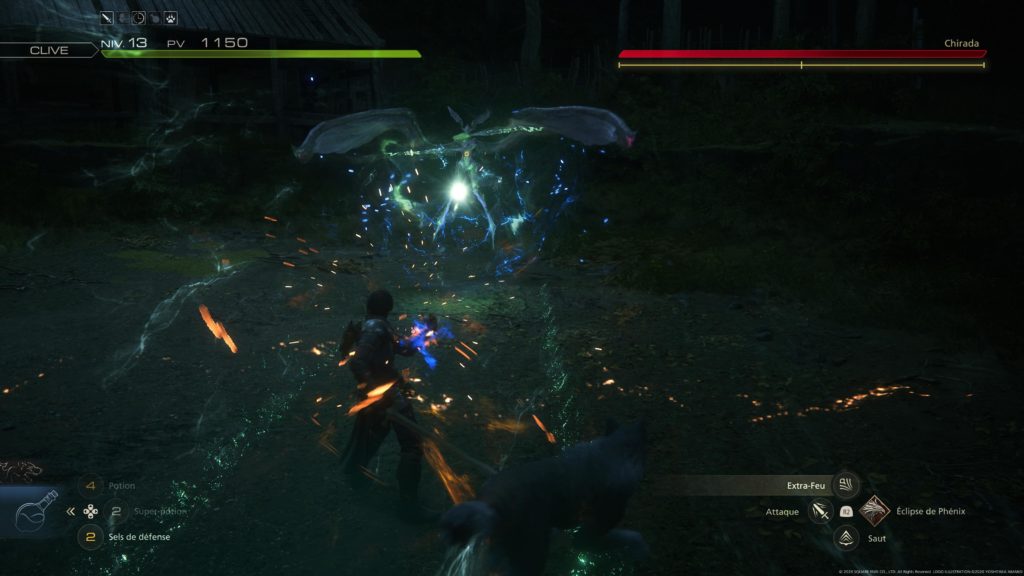Activate the Extra-Feu magic ability
Viewport: 1024px width, 576px height.
click(846, 485)
